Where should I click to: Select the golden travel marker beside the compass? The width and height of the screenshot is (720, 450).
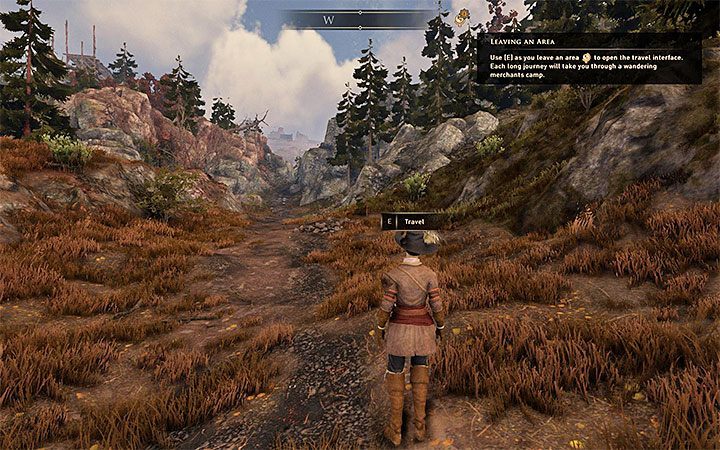pos(462,17)
